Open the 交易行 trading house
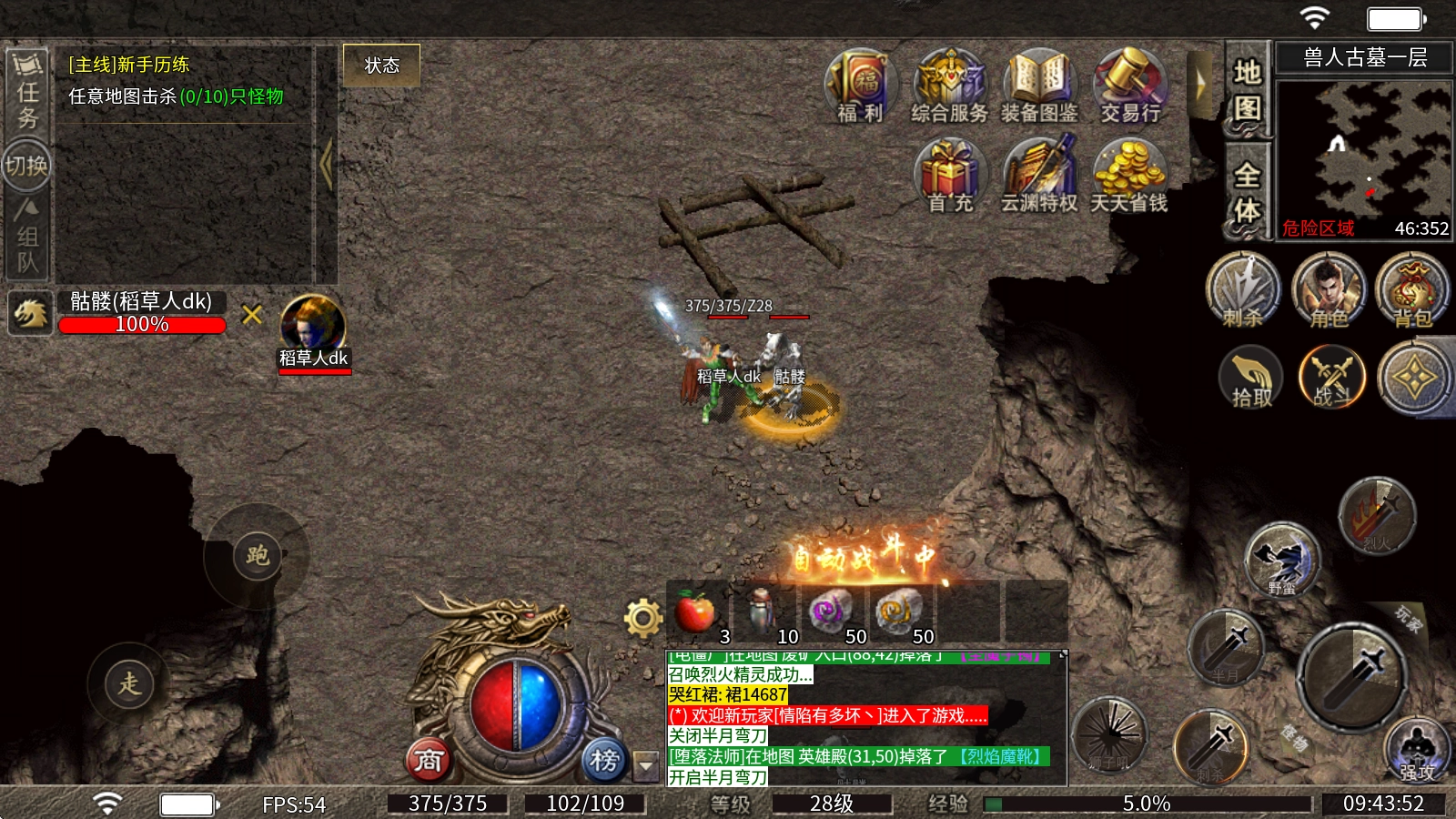Screen dimensions: 1456x819 pyautogui.click(x=1130, y=85)
